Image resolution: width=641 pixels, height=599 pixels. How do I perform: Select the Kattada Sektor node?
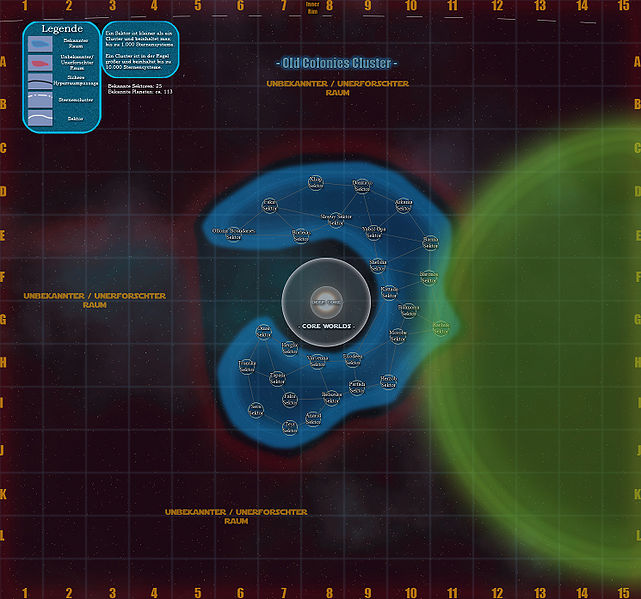(390, 291)
